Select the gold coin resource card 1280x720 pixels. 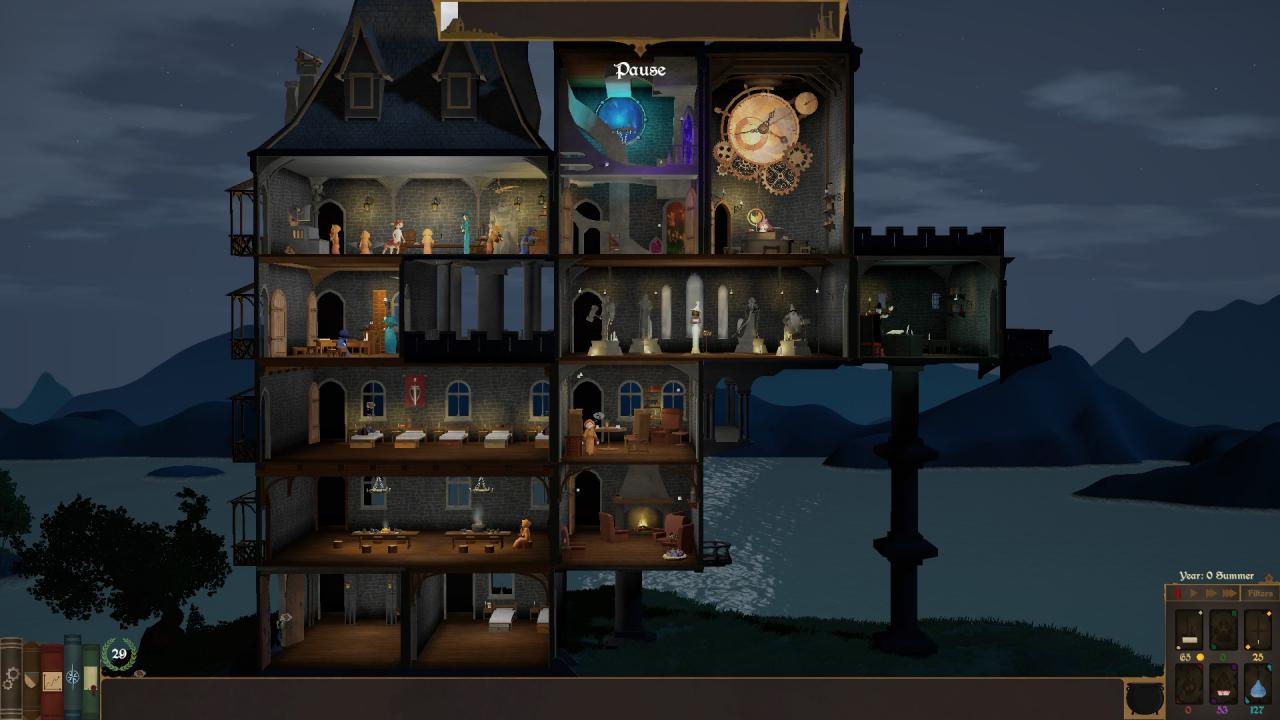(1189, 631)
